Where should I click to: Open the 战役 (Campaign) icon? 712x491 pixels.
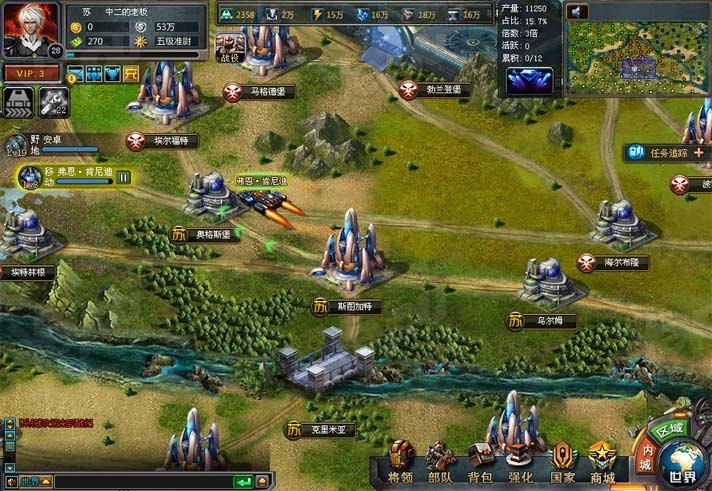pyautogui.click(x=230, y=45)
